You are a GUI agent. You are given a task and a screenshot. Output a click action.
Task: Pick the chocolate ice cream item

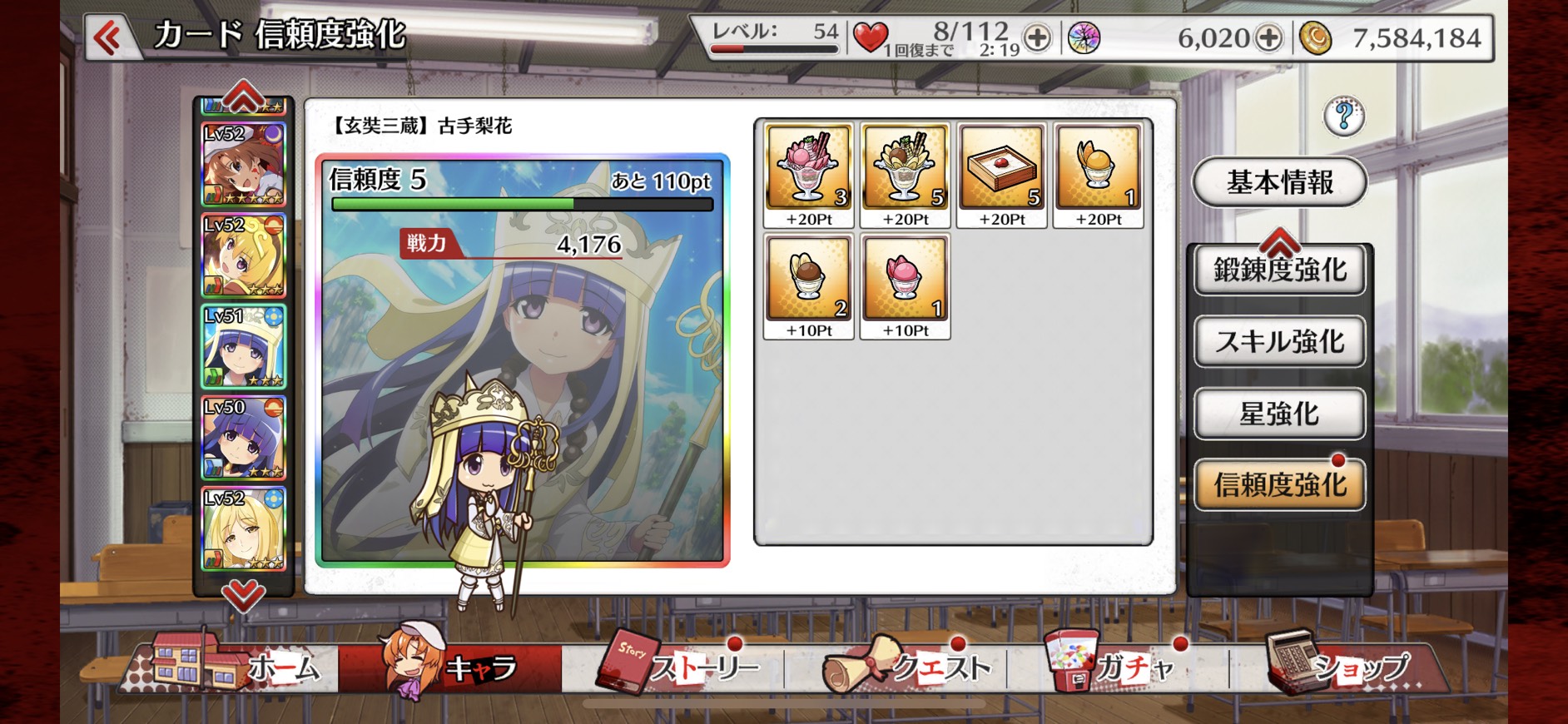coord(809,279)
